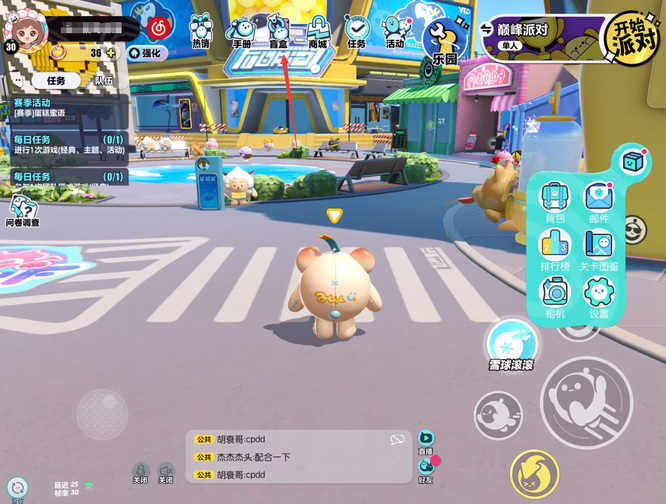Image resolution: width=666 pixels, height=504 pixels.
Task: Open the 盲盒 blind box menu
Action: coord(279,30)
